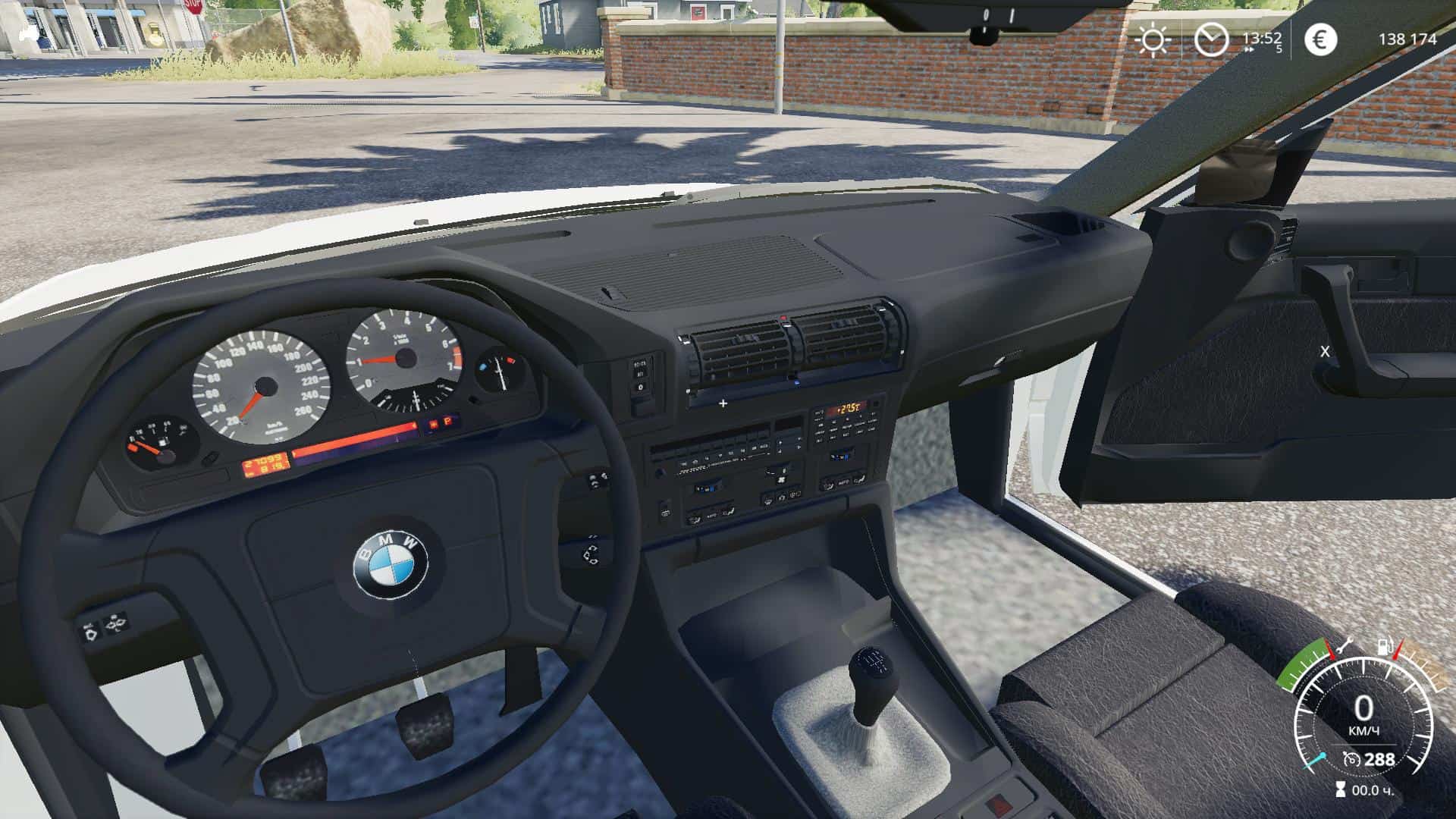
Task: Click the euro money icon
Action: coord(1320,39)
